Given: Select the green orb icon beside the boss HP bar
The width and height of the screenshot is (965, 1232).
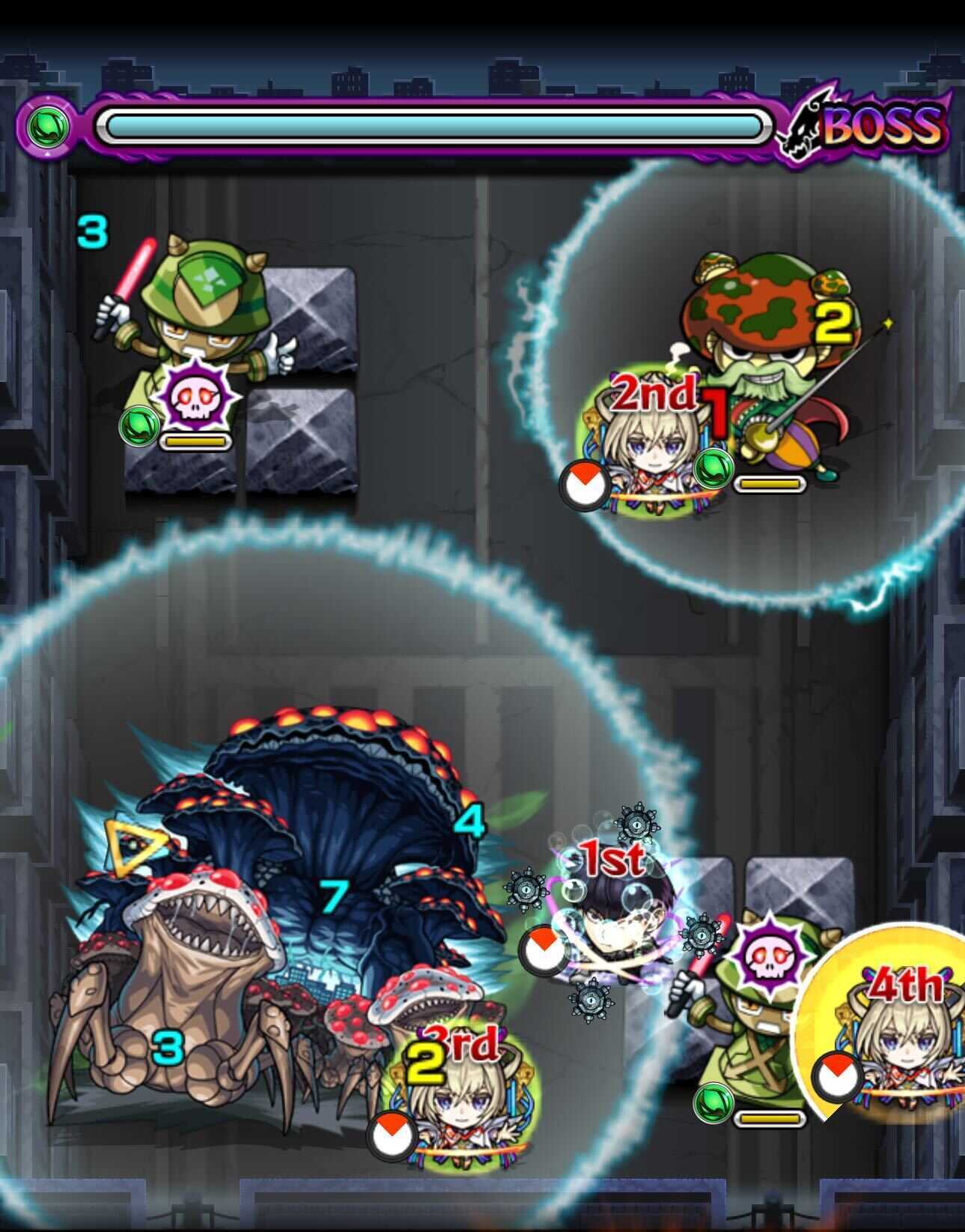Looking at the screenshot, I should pos(46,125).
